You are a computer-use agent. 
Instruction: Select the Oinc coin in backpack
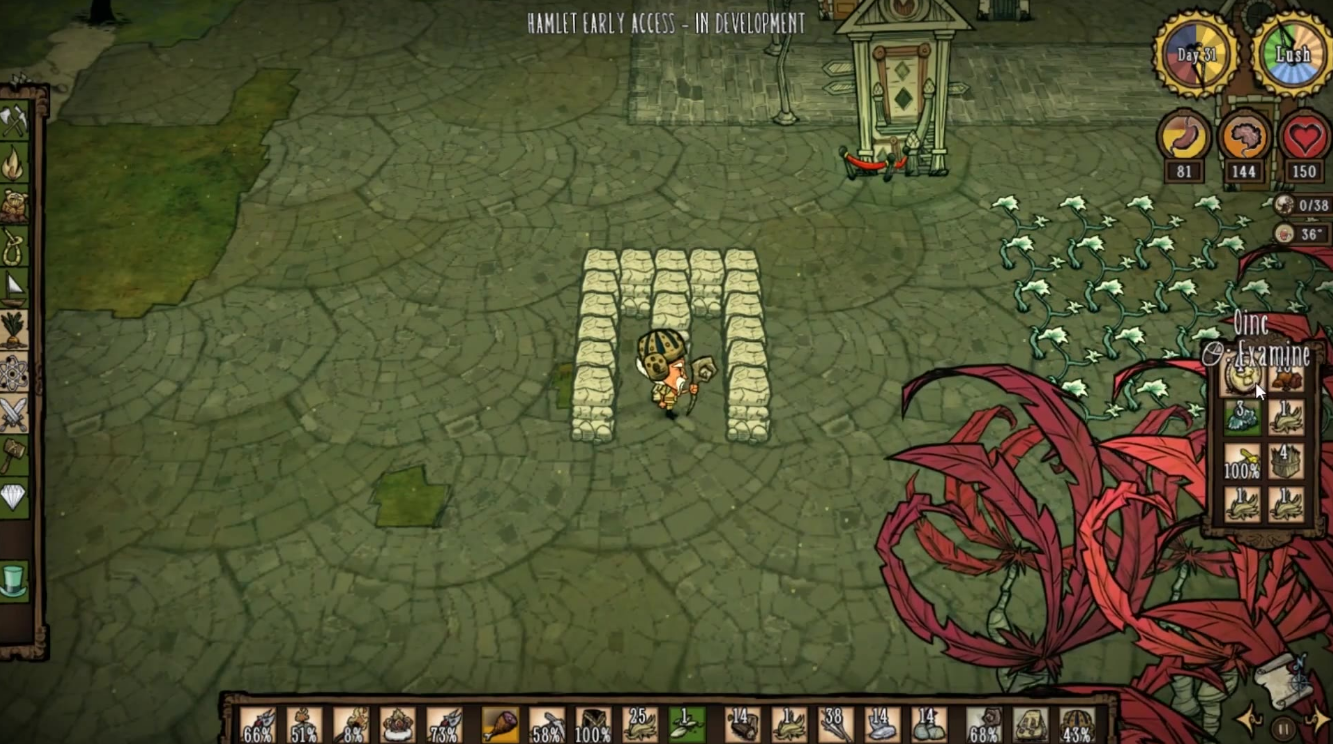[x=1243, y=377]
